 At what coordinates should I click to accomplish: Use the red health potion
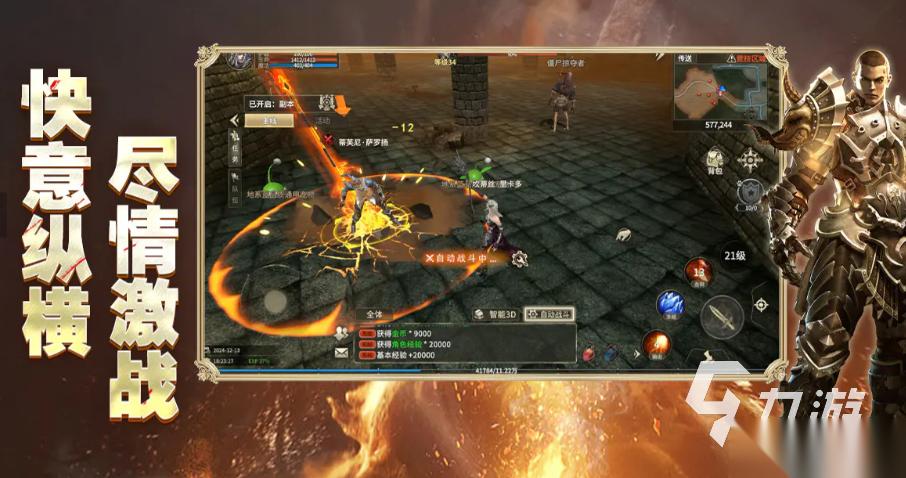click(x=588, y=352)
